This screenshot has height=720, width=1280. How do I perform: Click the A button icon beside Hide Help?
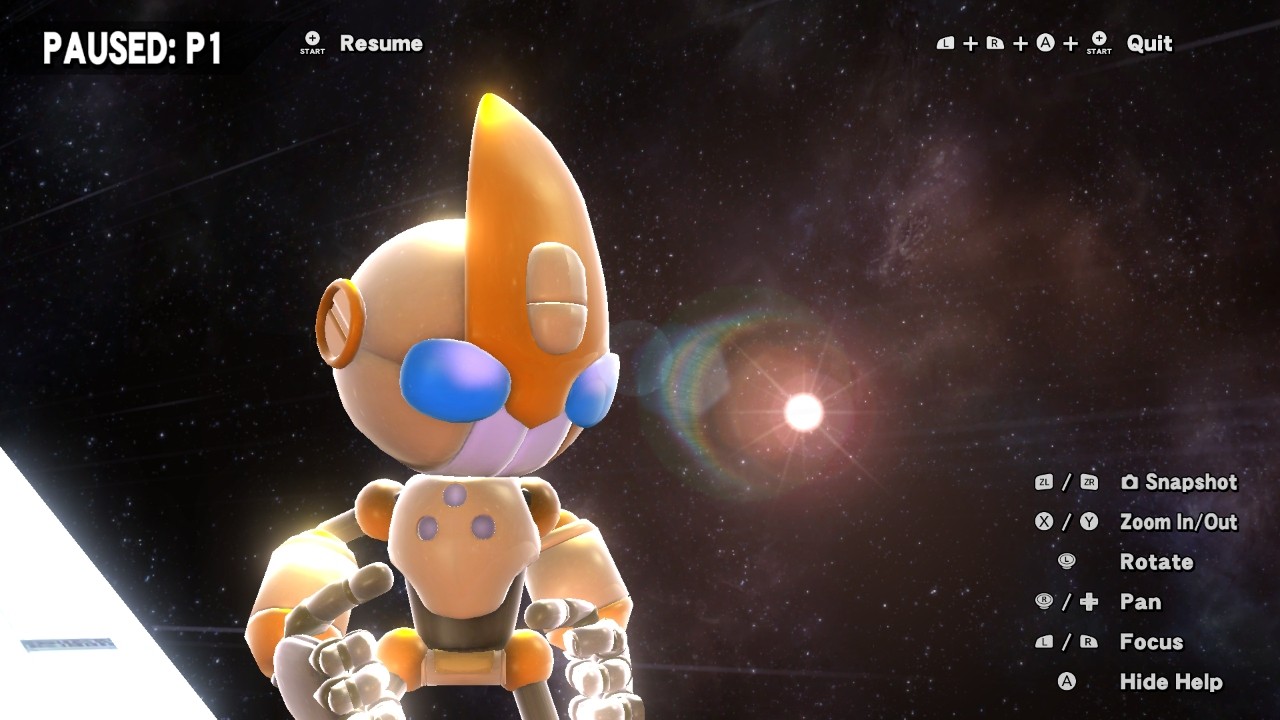[x=1067, y=680]
